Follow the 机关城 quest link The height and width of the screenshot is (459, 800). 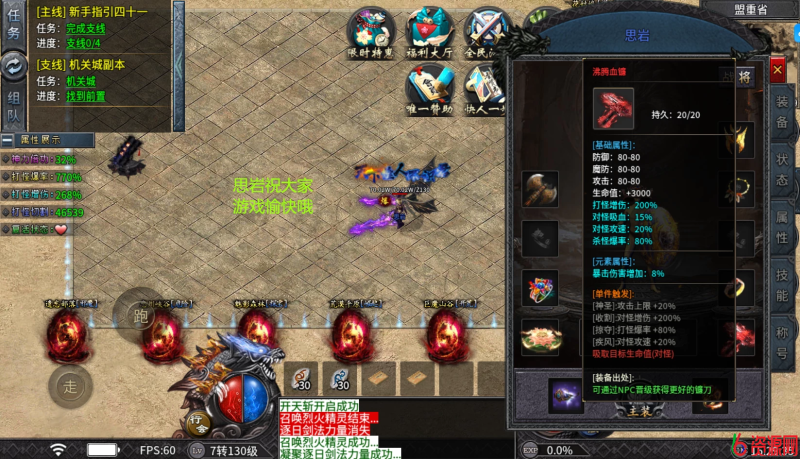pos(81,81)
